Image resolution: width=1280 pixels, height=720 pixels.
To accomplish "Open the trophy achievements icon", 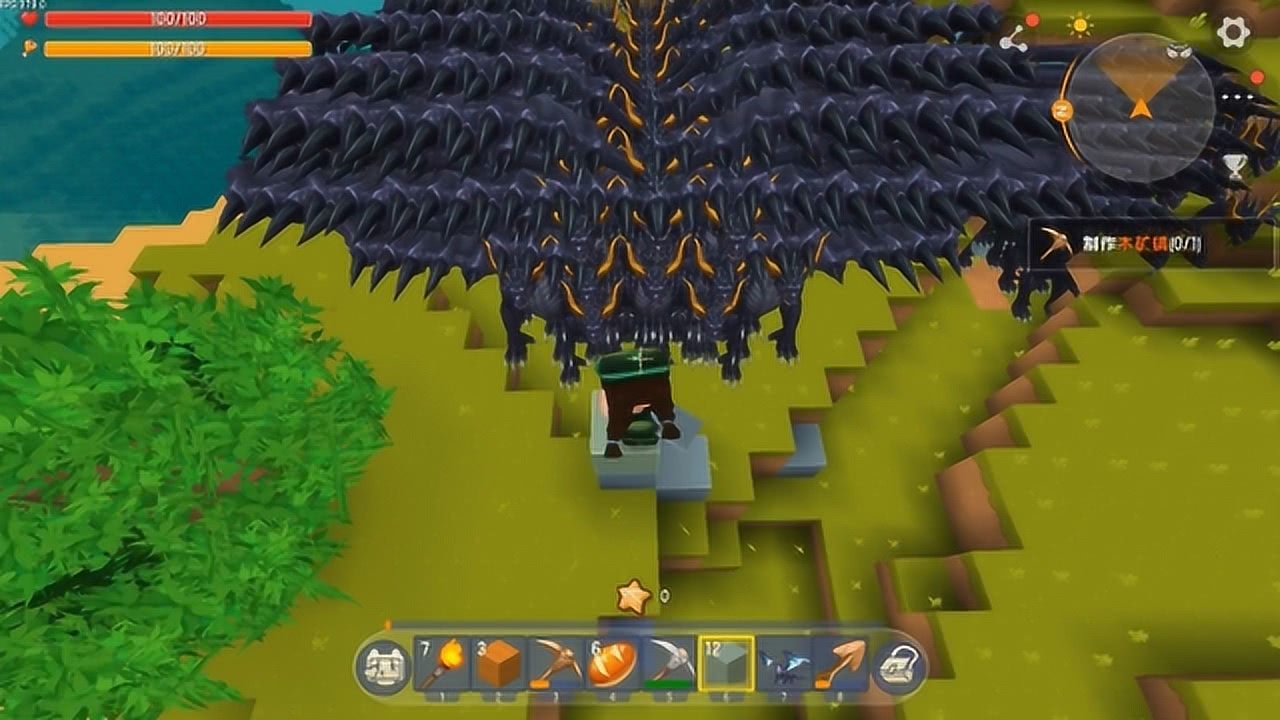I will tap(1236, 167).
